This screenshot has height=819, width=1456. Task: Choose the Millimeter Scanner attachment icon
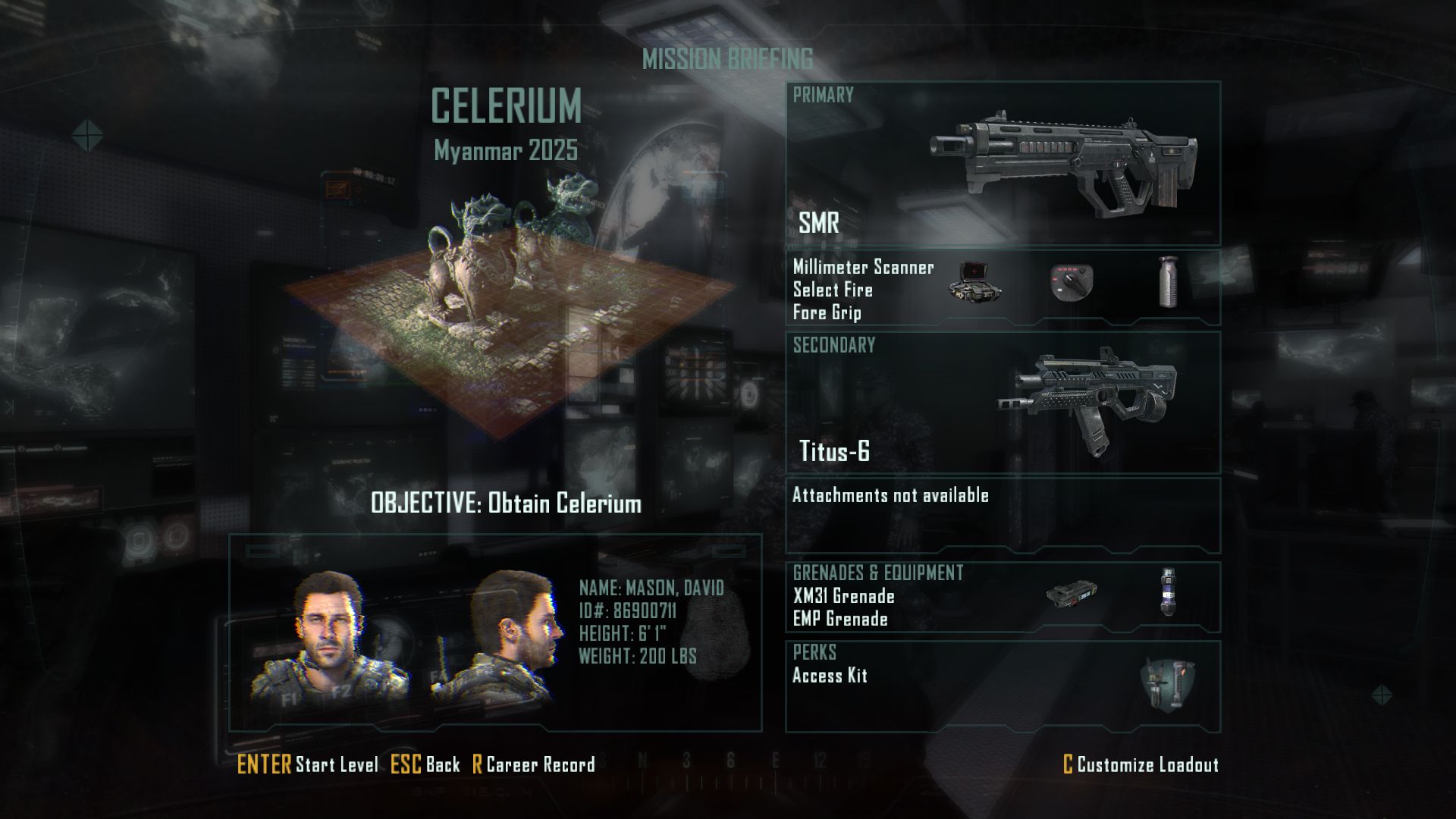tap(975, 283)
